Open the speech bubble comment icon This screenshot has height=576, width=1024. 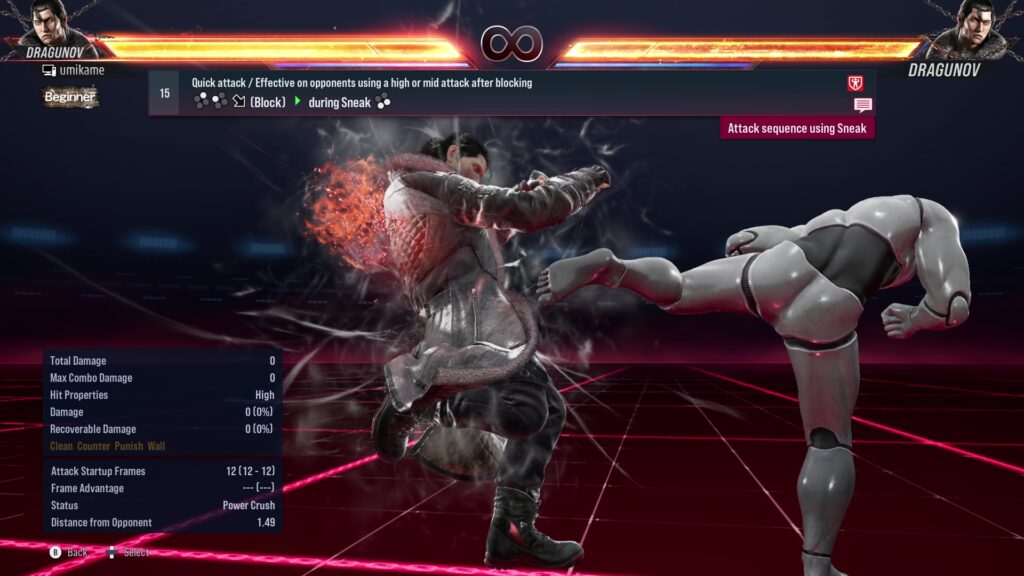pyautogui.click(x=862, y=104)
